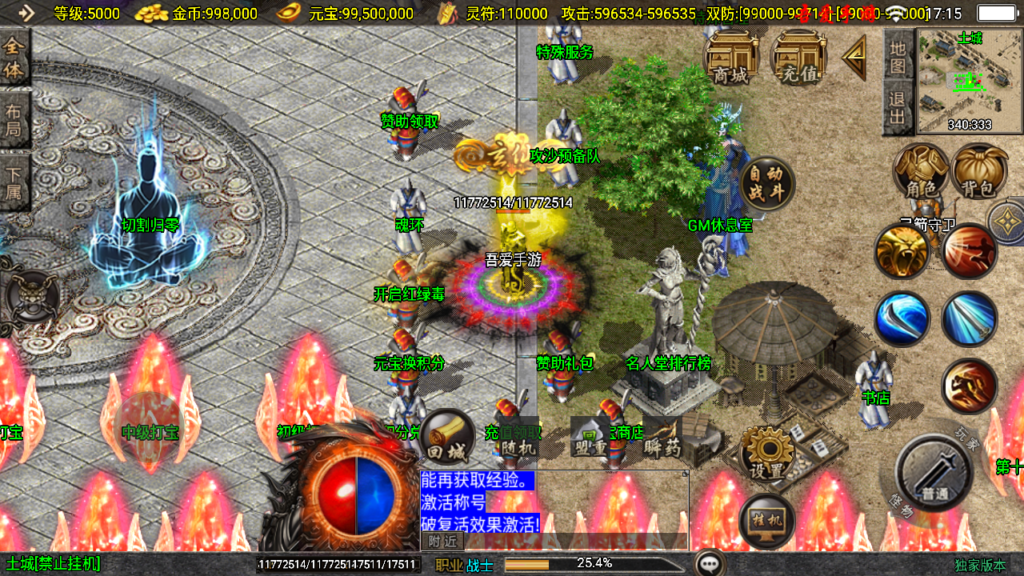Open the 充值 recharge menu
The image size is (1024, 576).
(800, 56)
